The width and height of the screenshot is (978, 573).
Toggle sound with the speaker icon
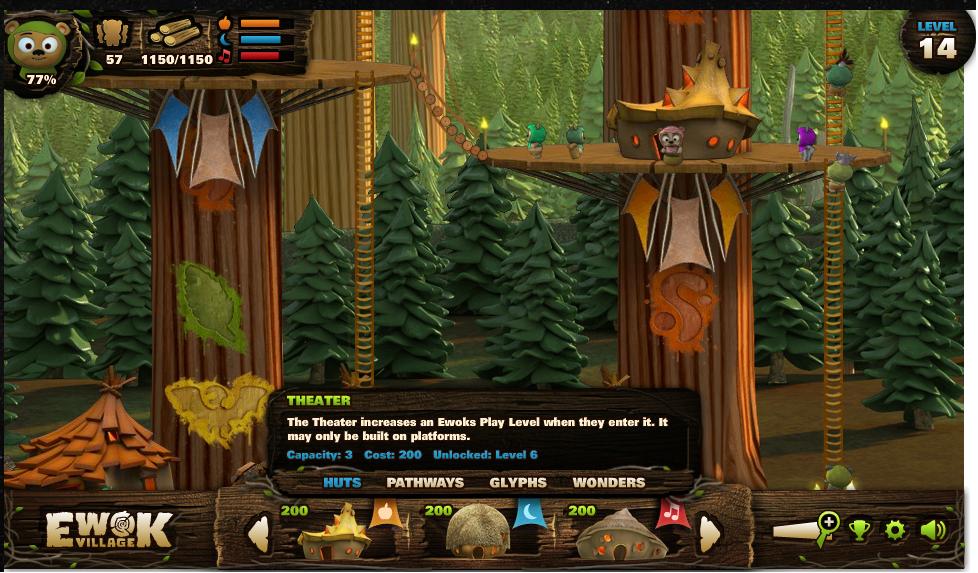point(932,530)
